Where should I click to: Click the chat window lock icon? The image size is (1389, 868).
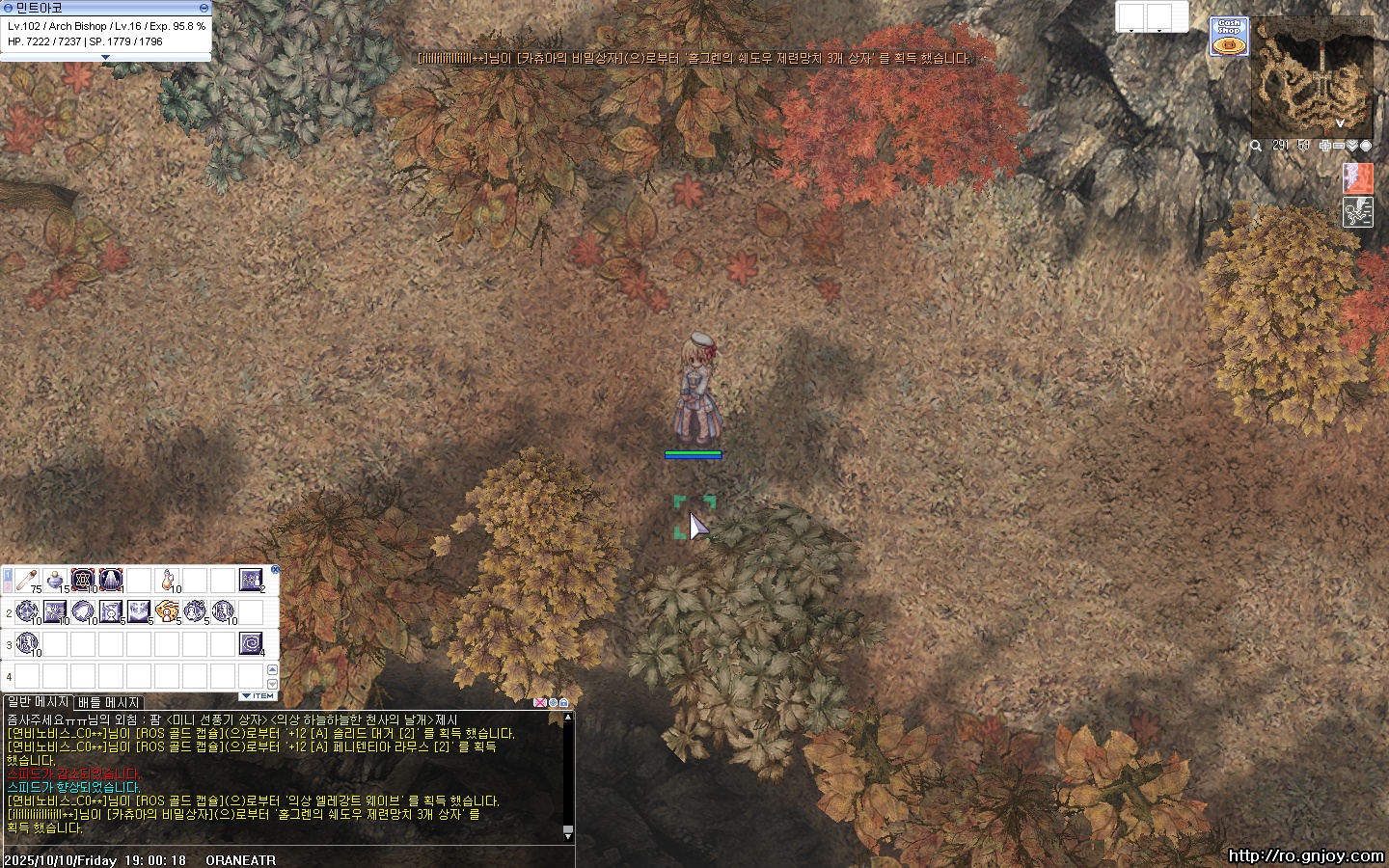[564, 702]
